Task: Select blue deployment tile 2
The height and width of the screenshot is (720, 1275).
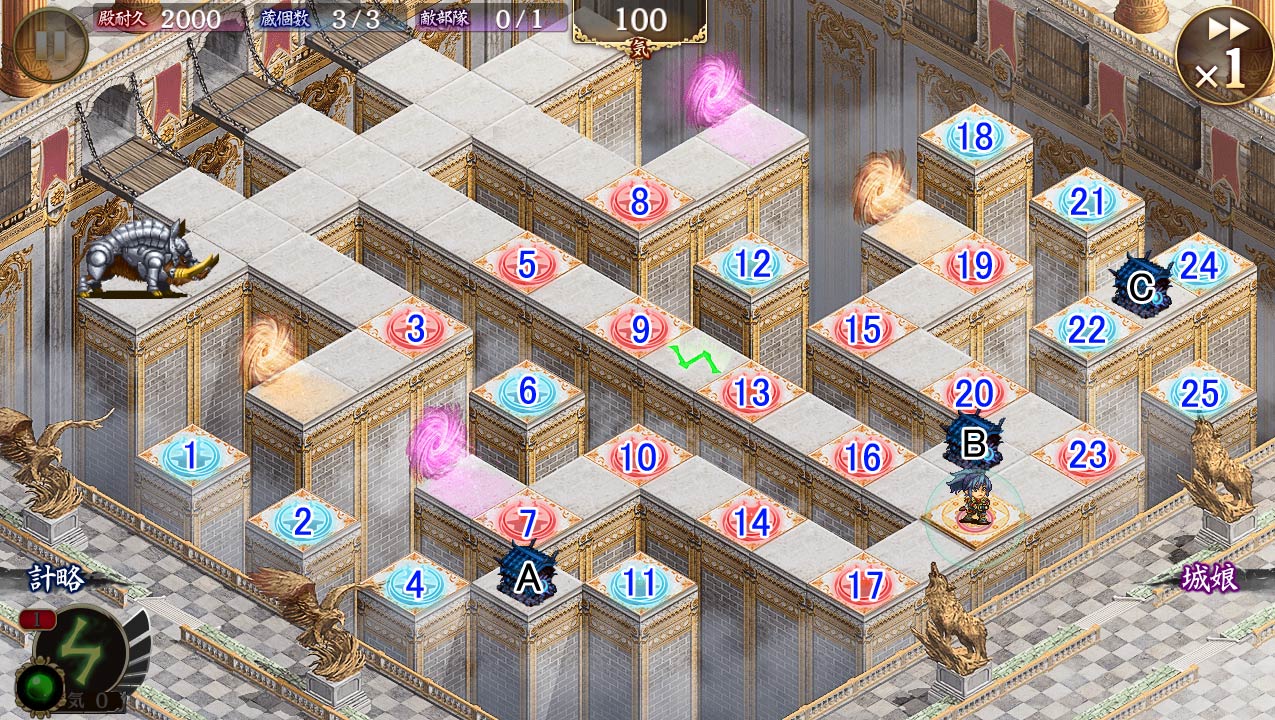Action: [303, 522]
